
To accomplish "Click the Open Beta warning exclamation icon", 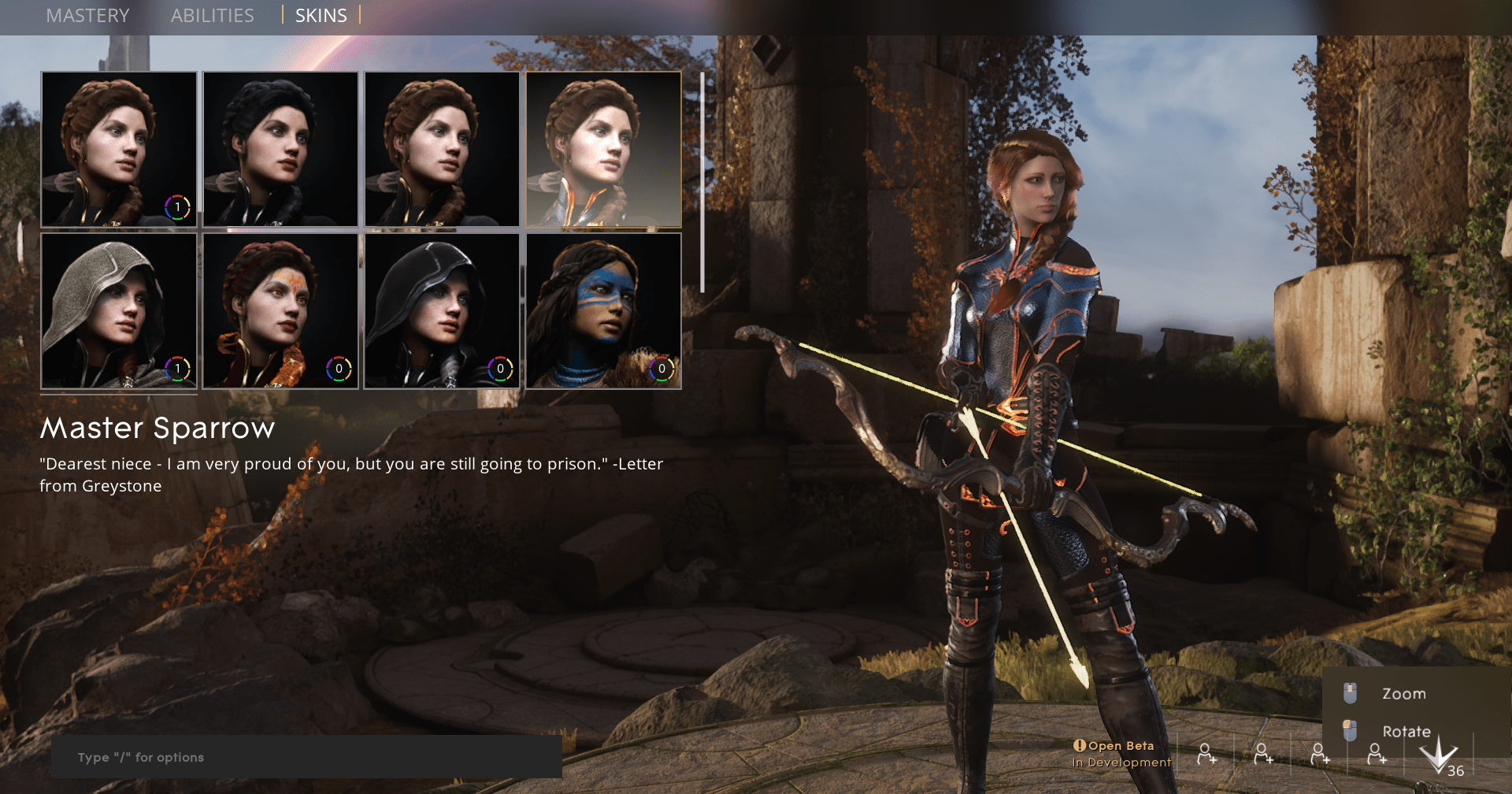I will [x=1080, y=745].
